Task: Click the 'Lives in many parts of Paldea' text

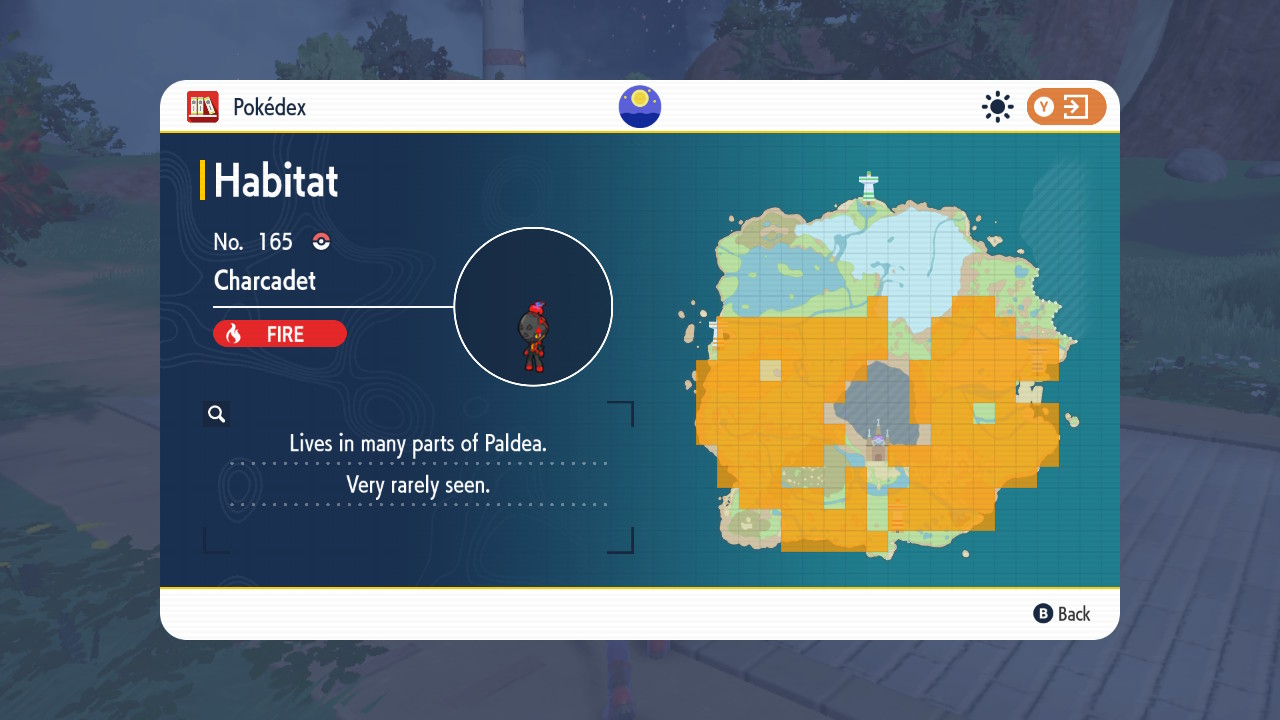Action: coord(419,443)
